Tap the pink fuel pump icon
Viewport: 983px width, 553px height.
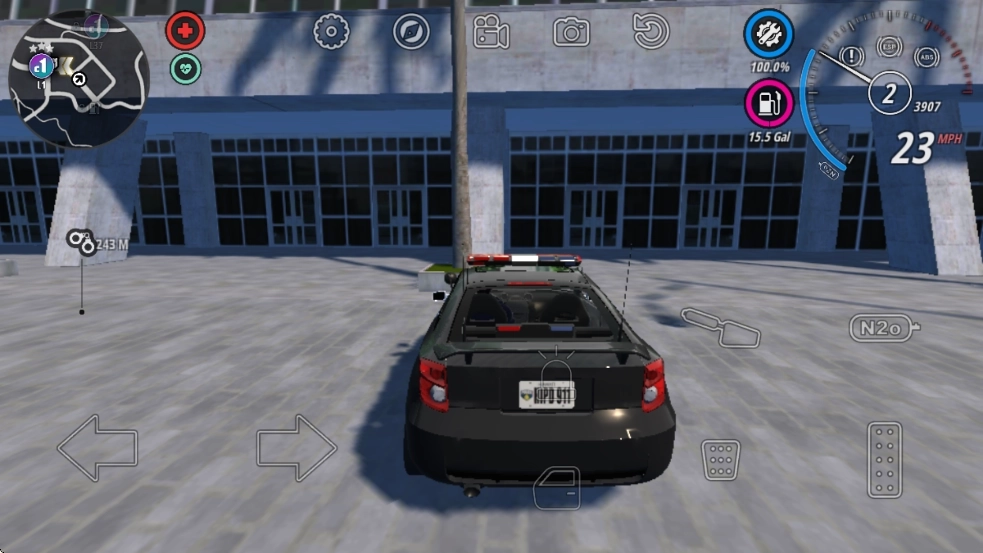click(x=769, y=103)
